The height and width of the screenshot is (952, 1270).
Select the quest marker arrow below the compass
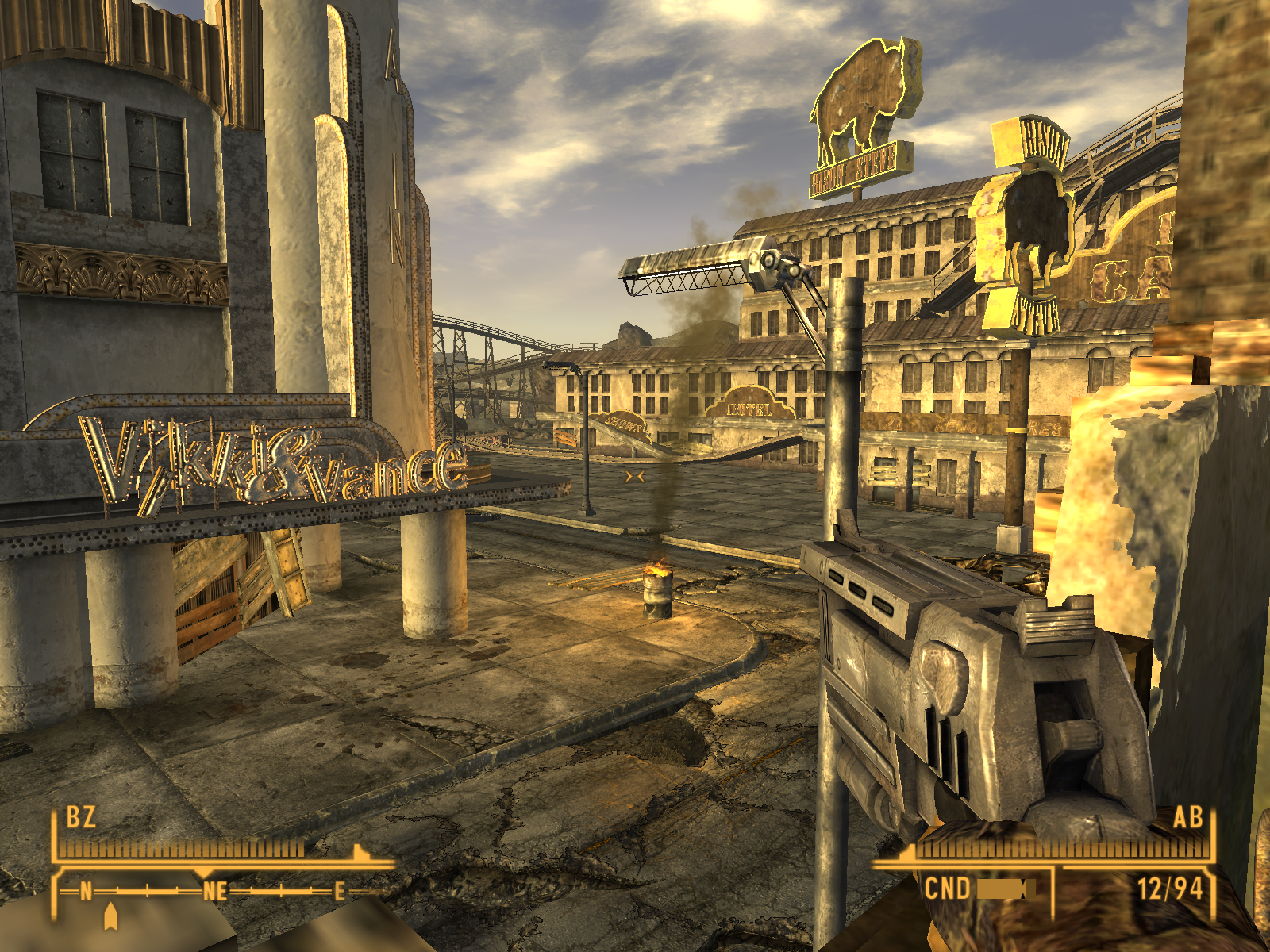(x=110, y=916)
